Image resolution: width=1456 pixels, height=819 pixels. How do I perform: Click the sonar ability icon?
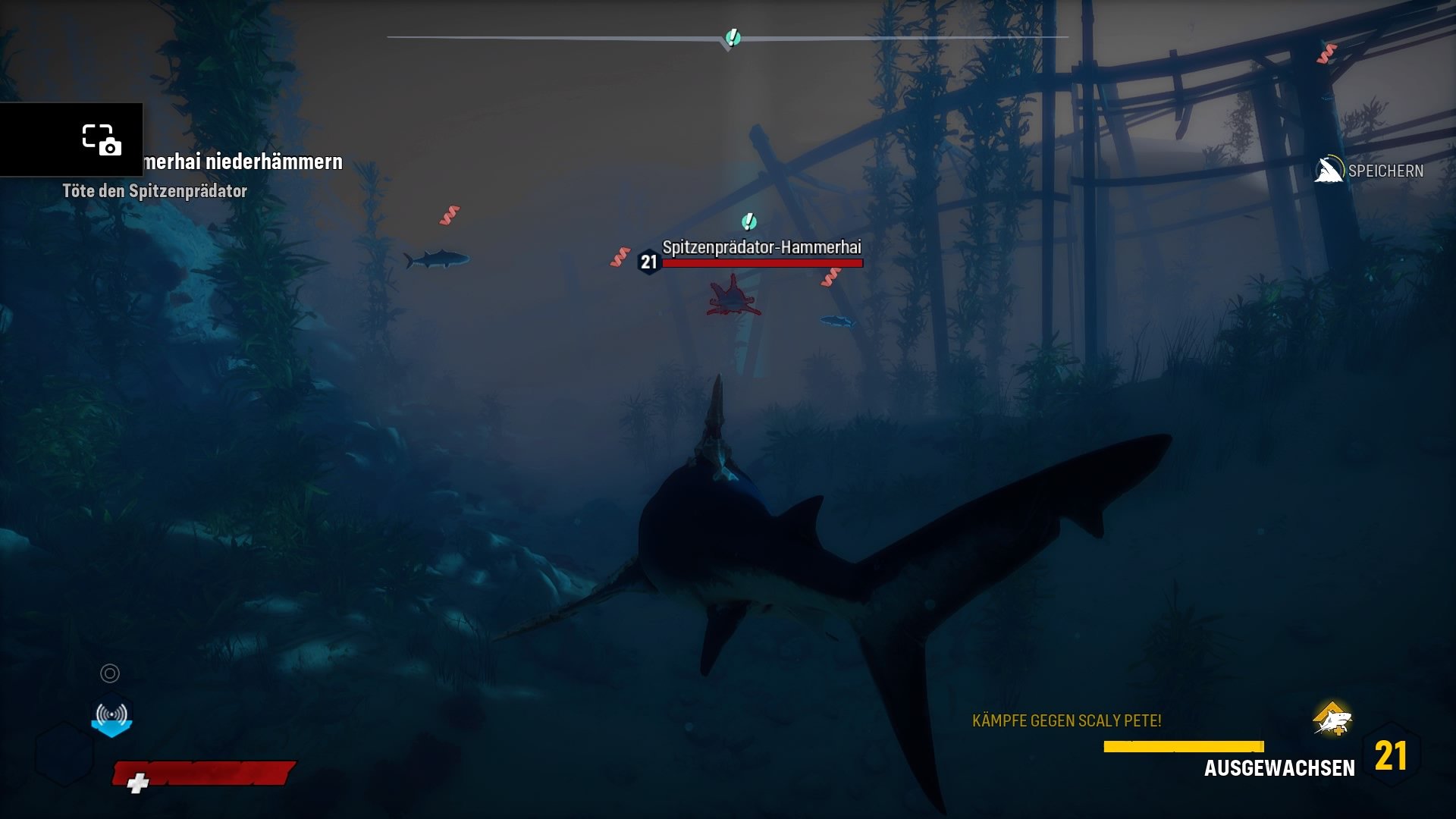coord(111,715)
